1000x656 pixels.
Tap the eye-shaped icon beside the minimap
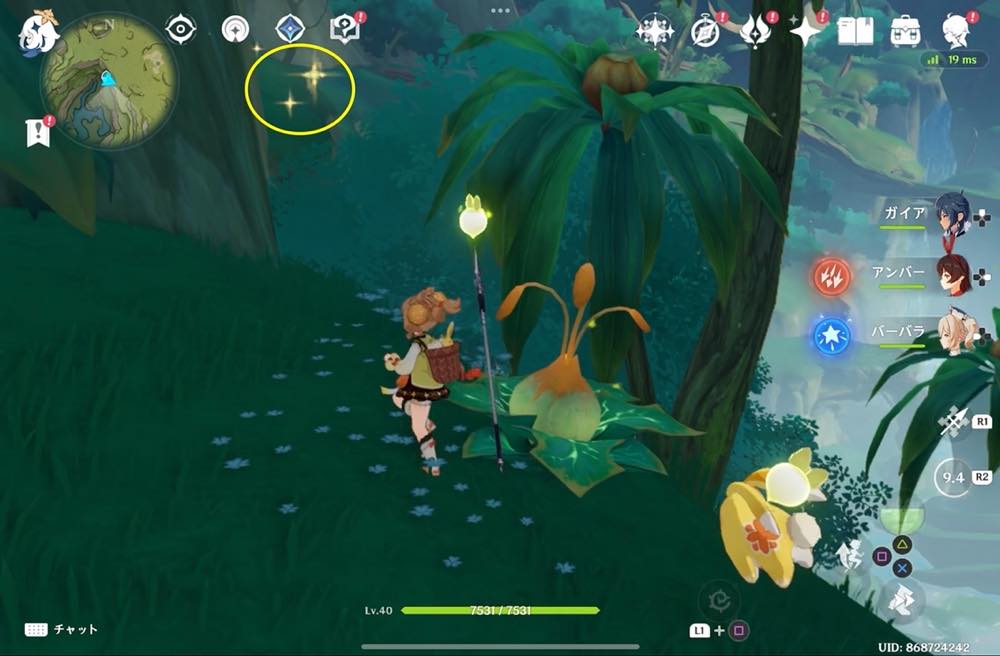point(180,29)
